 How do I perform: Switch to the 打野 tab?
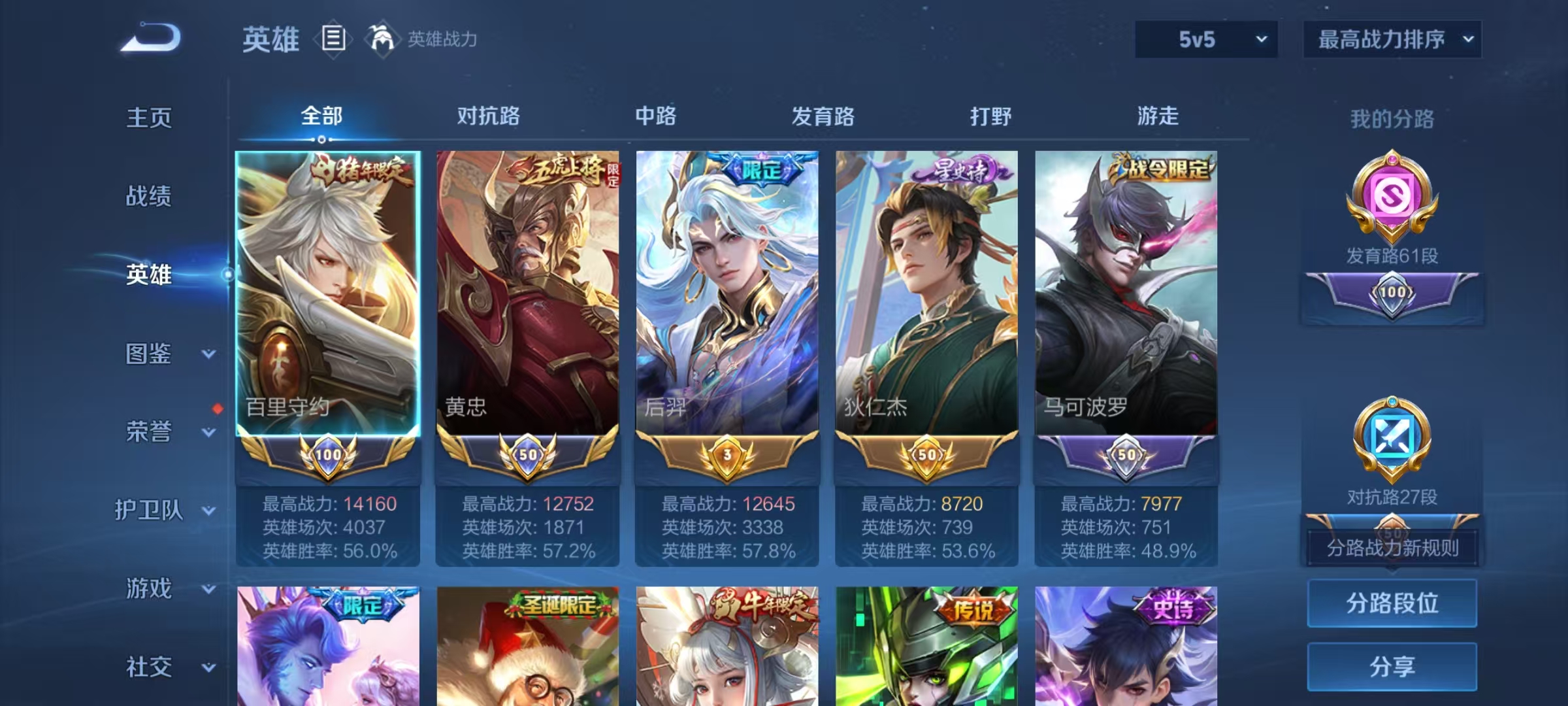991,116
